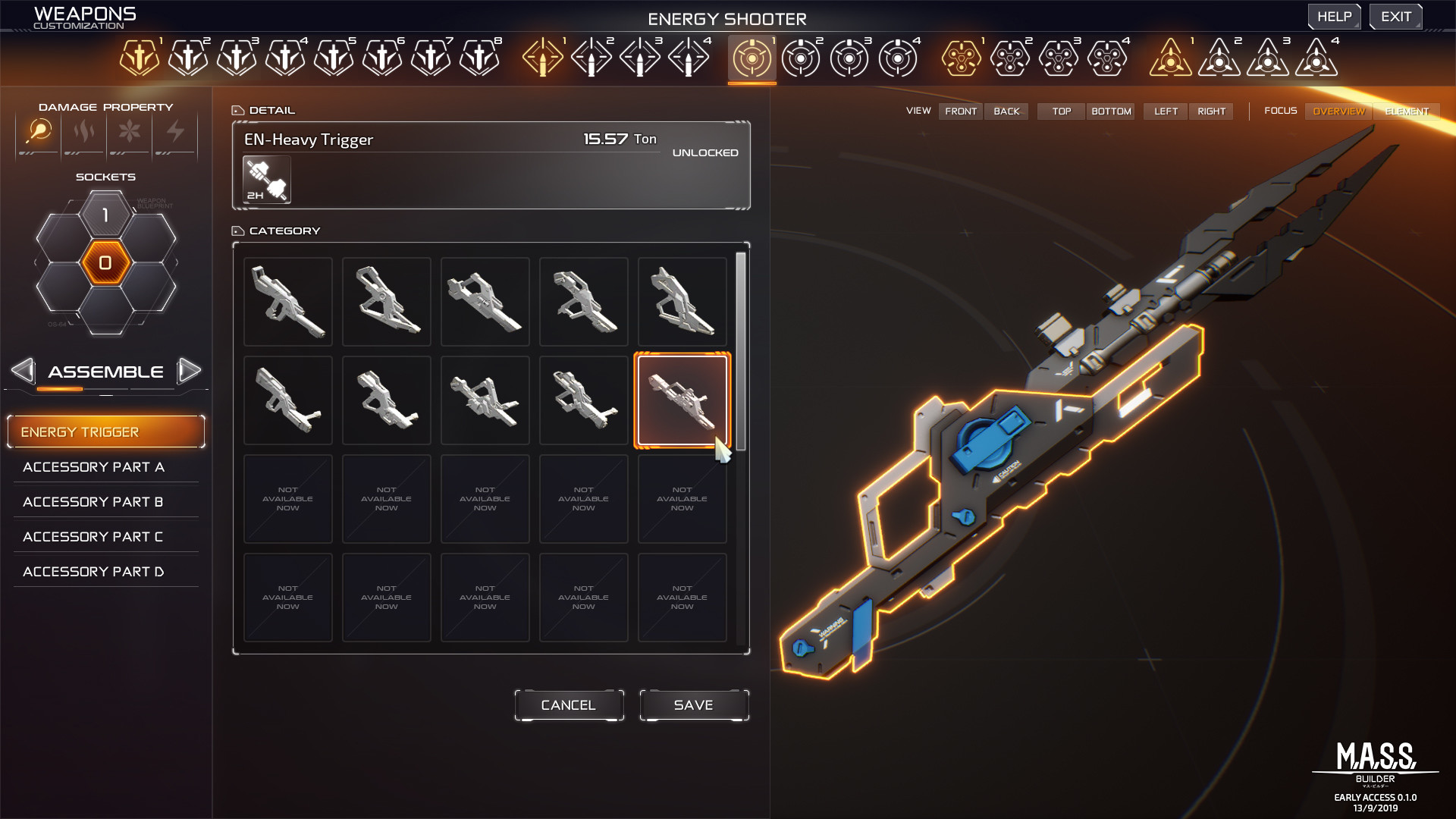Screen dimensions: 1456x819
Task: Switch view to the RIGHT side
Action: click(x=1211, y=111)
